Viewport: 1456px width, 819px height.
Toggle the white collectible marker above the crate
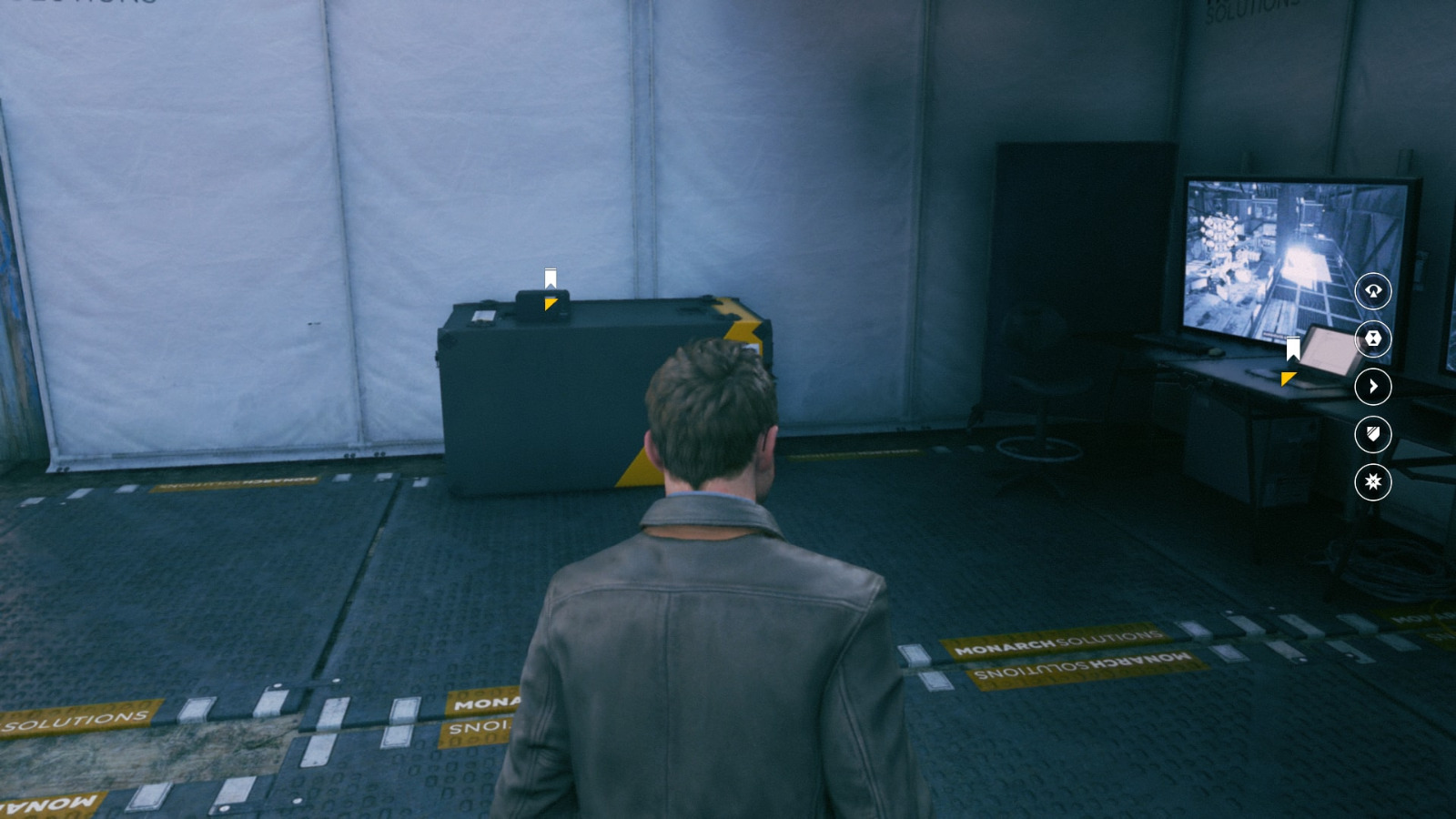click(550, 278)
